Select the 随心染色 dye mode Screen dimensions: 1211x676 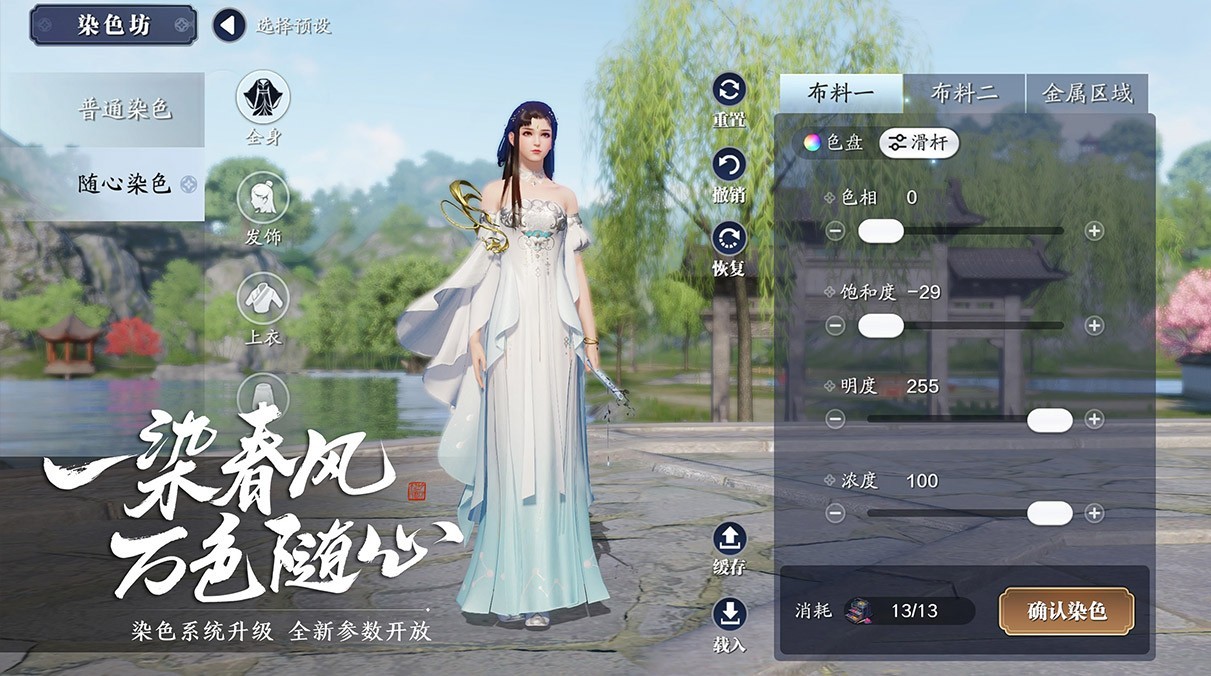click(125, 184)
